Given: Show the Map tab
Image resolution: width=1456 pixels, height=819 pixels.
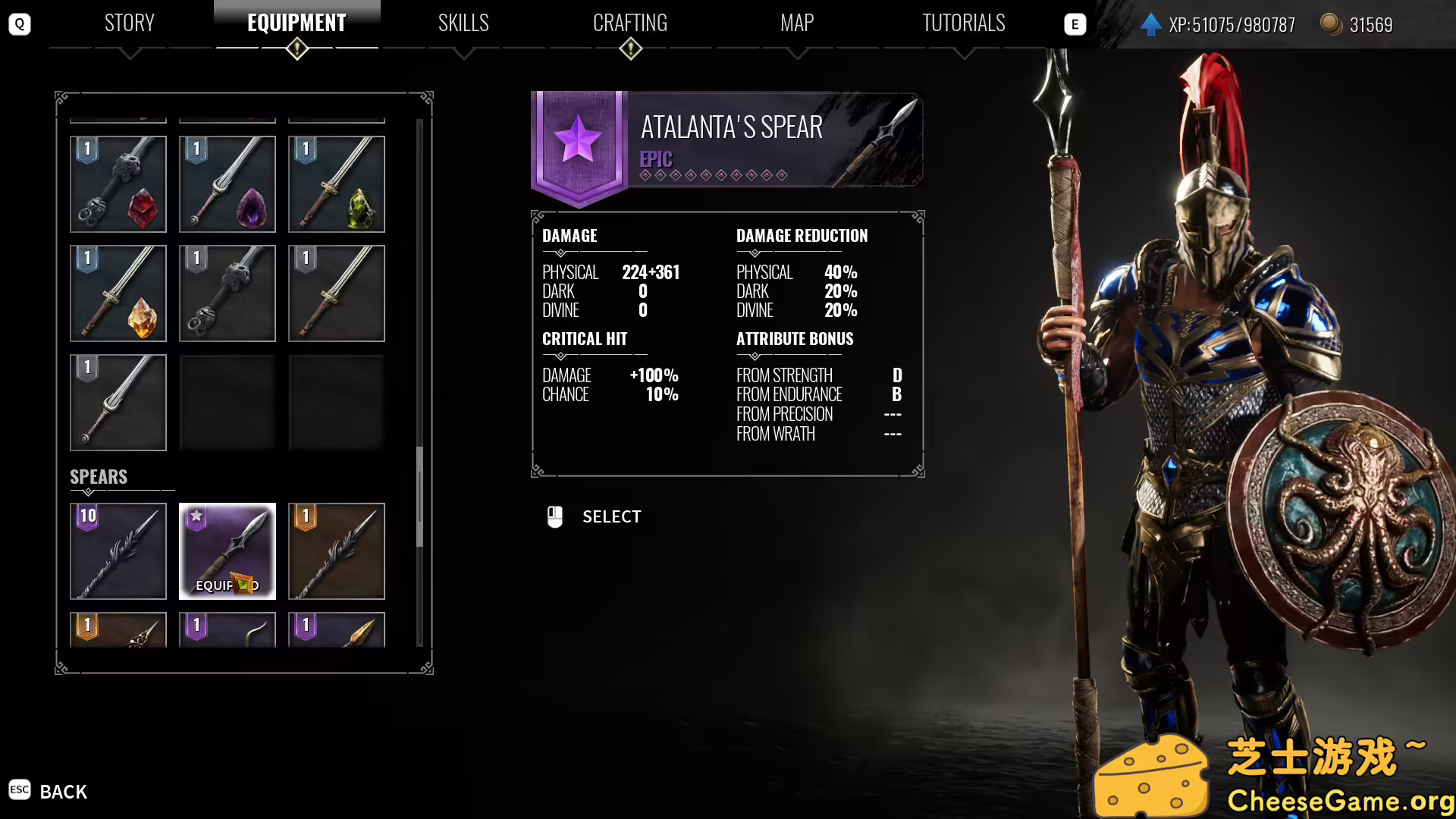Looking at the screenshot, I should pos(797,24).
